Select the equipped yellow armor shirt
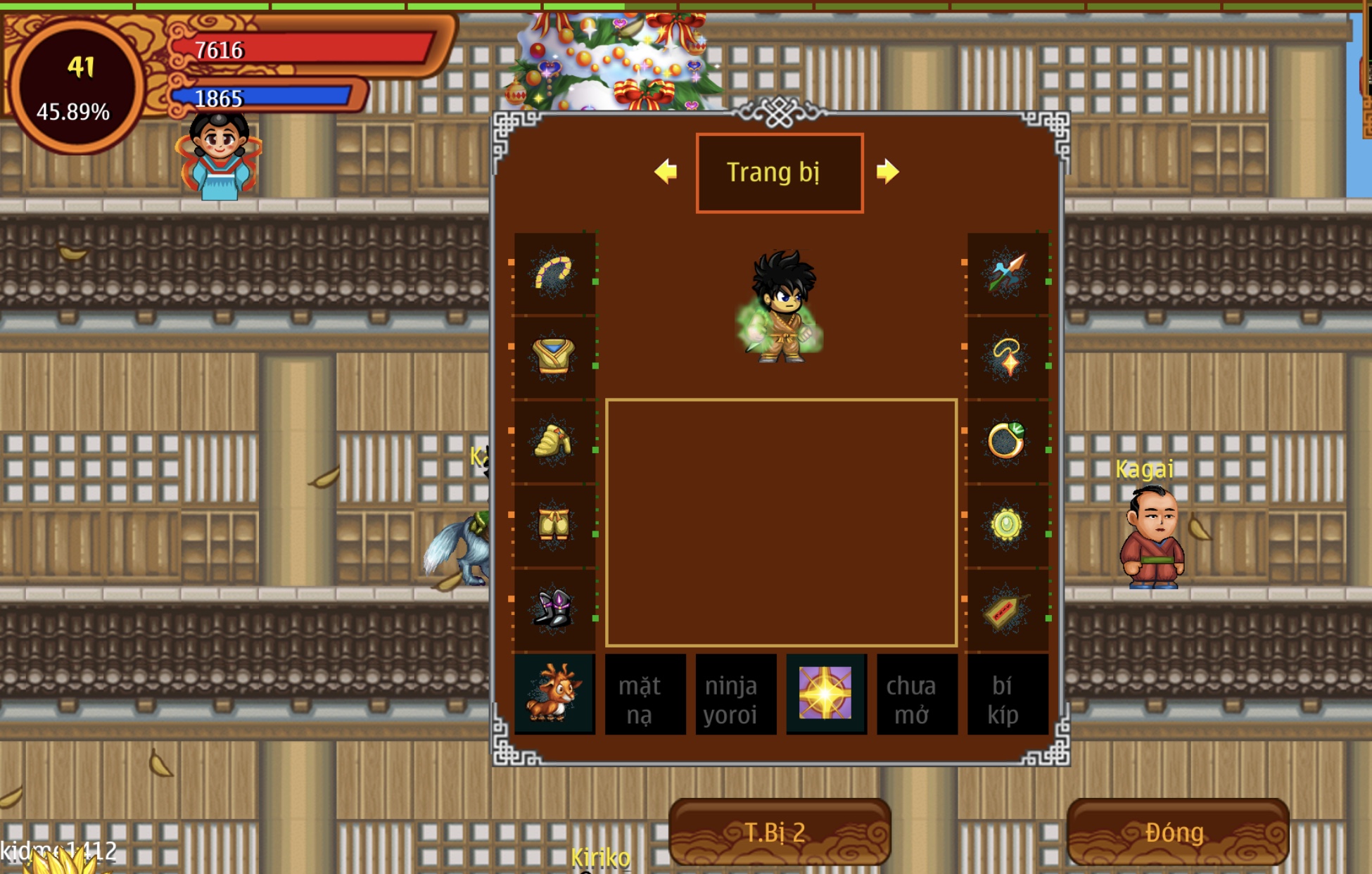This screenshot has width=1372, height=874. [554, 357]
